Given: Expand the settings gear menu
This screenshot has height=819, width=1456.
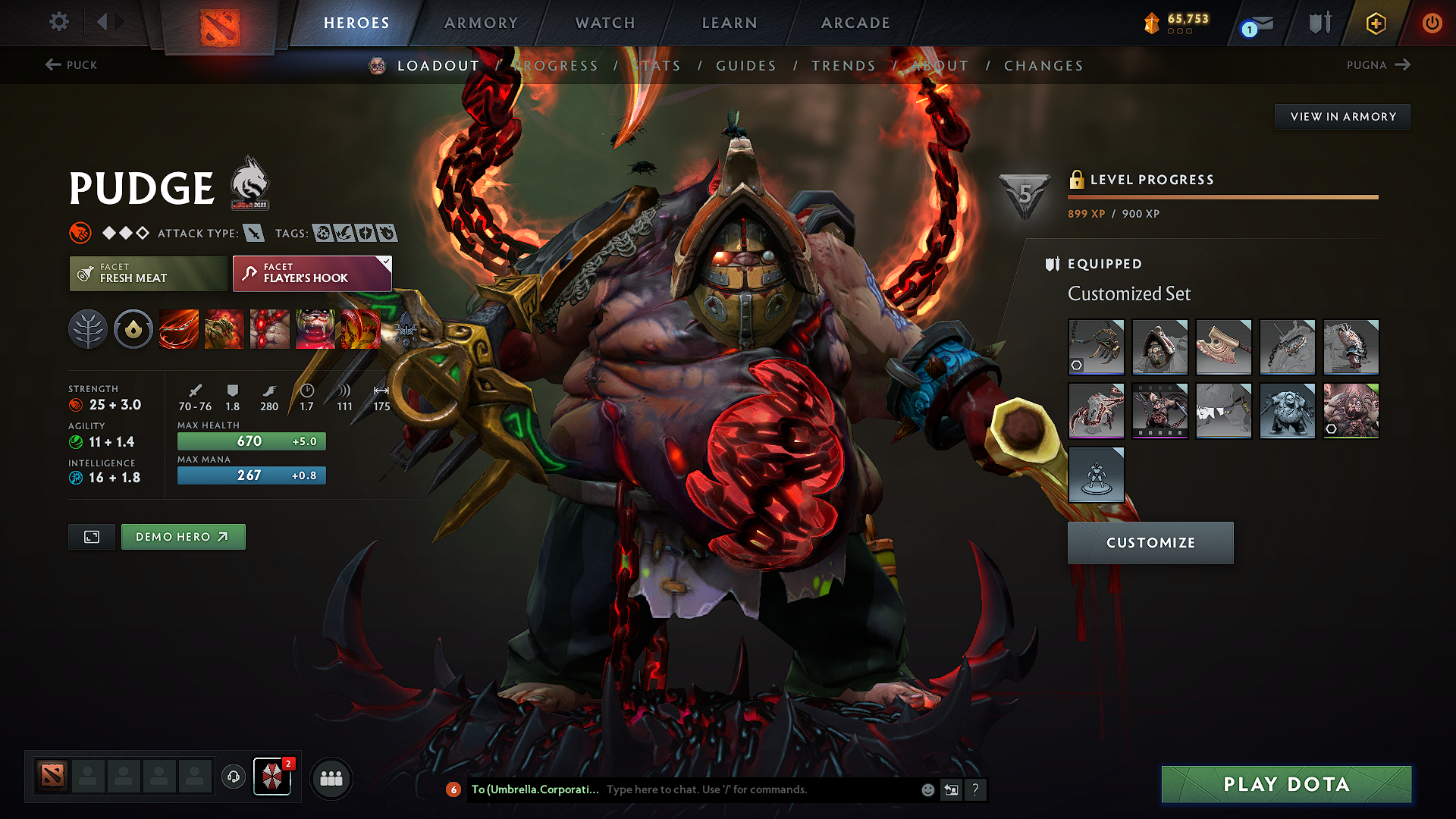Looking at the screenshot, I should coord(58,22).
